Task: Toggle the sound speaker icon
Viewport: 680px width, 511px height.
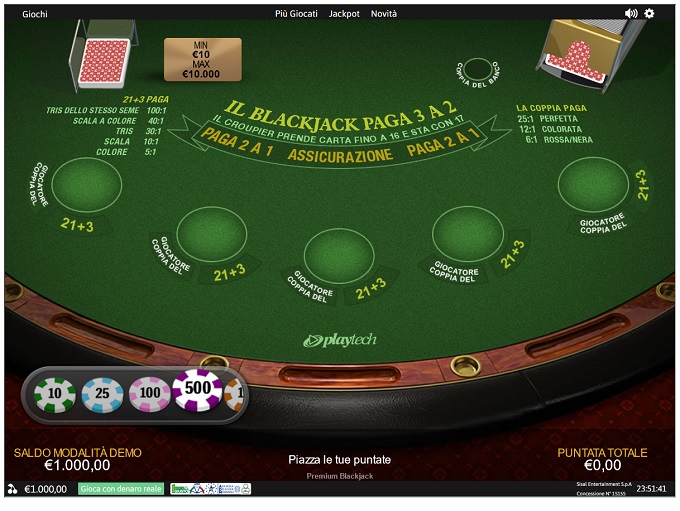Action: coord(631,14)
